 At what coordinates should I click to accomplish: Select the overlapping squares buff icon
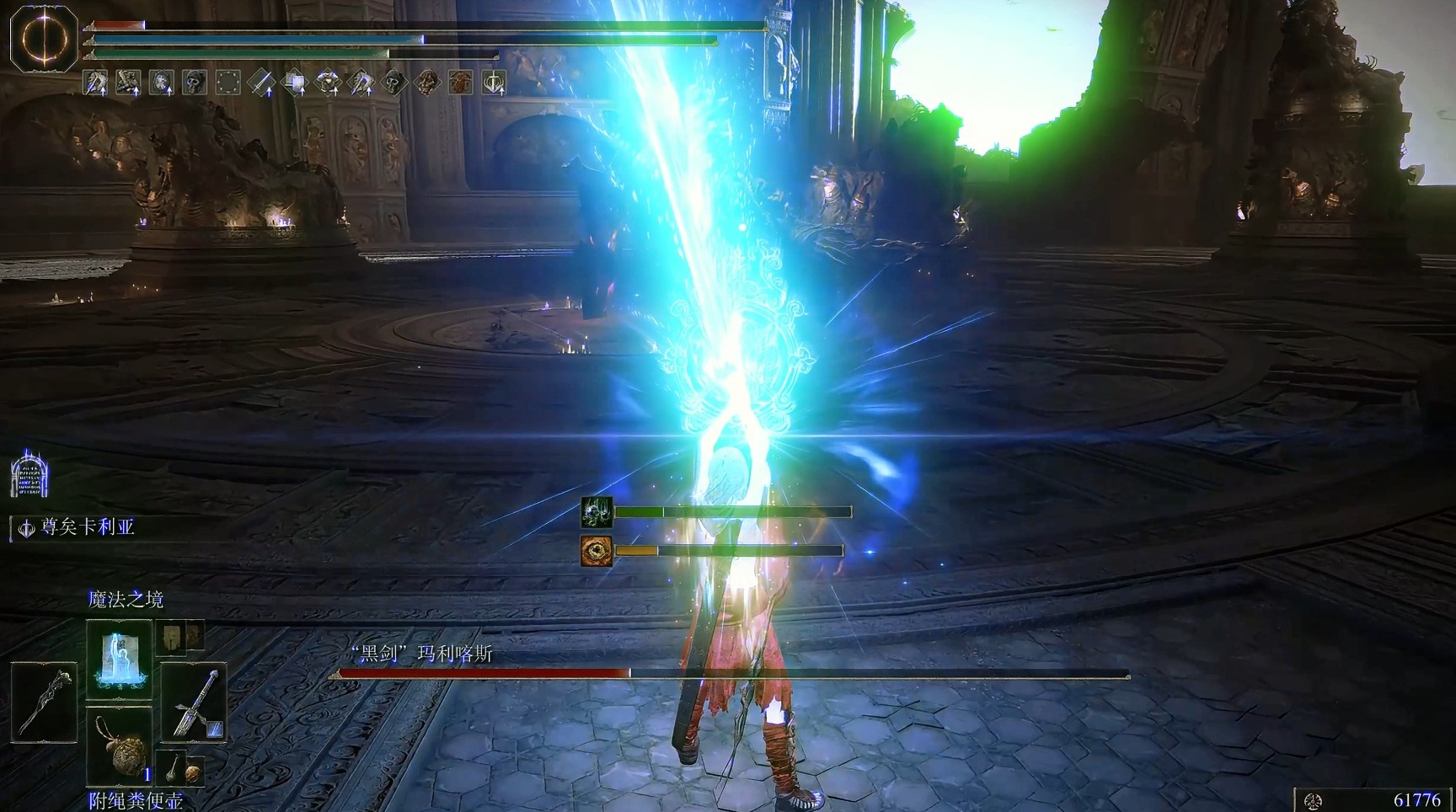(x=295, y=83)
